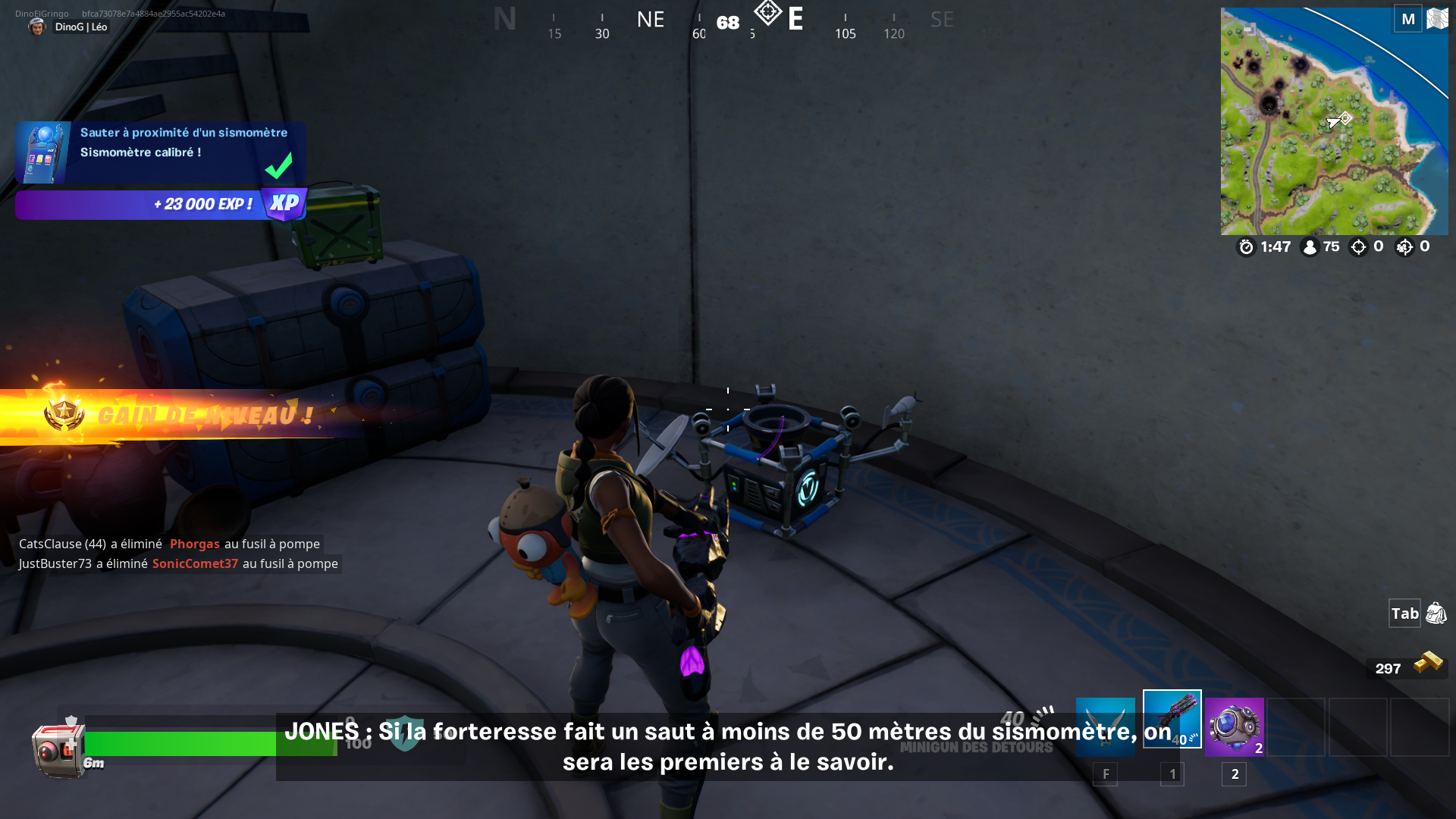Equip the pickaxe bound to F
Screen dimensions: 1456x819
coord(1106,726)
